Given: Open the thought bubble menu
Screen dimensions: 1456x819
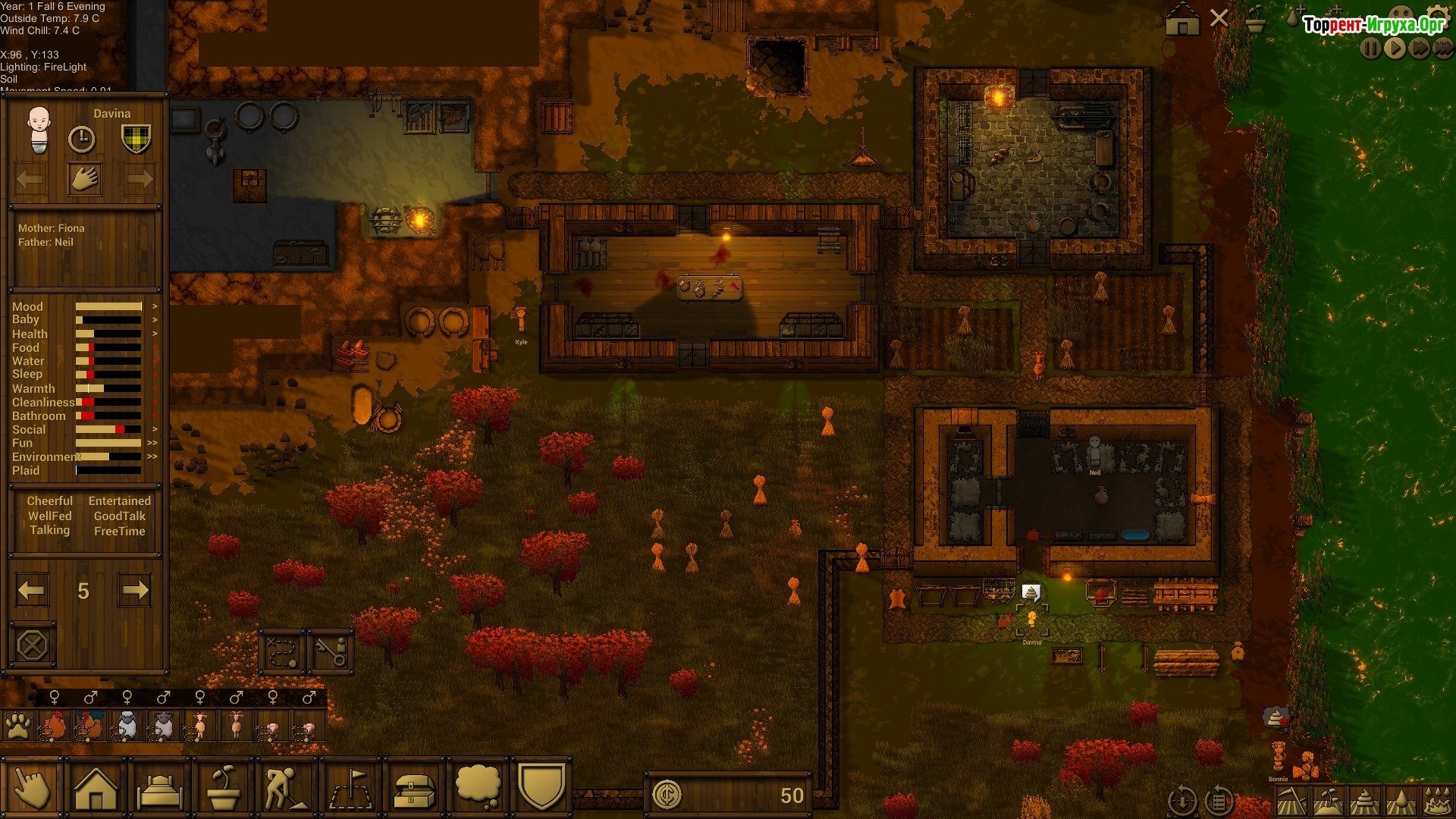Looking at the screenshot, I should click(x=479, y=787).
